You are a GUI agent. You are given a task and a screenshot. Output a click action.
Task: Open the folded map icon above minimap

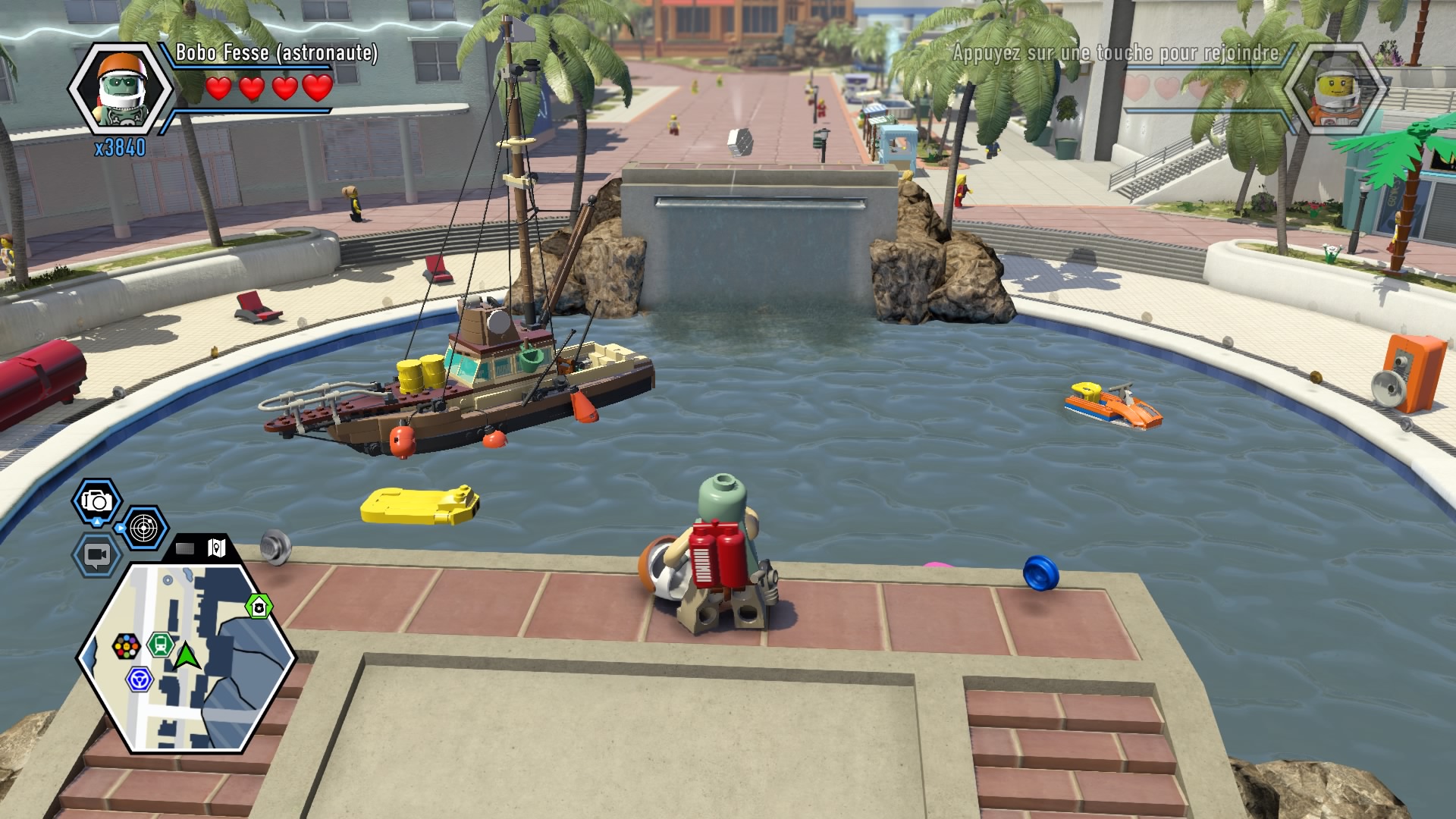217,548
